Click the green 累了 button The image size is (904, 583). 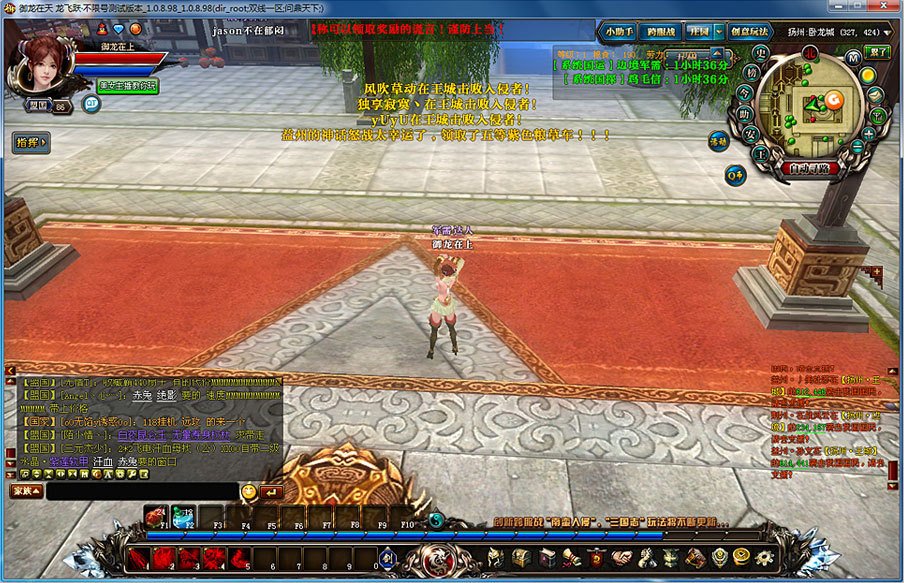click(876, 51)
